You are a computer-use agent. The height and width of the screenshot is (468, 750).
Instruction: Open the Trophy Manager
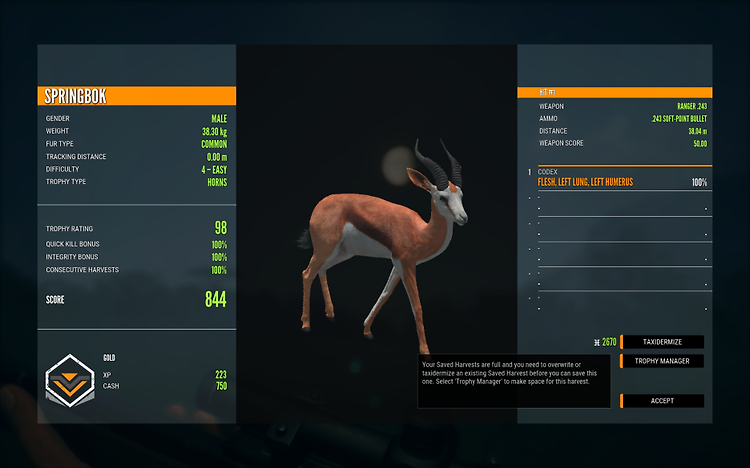(x=662, y=361)
